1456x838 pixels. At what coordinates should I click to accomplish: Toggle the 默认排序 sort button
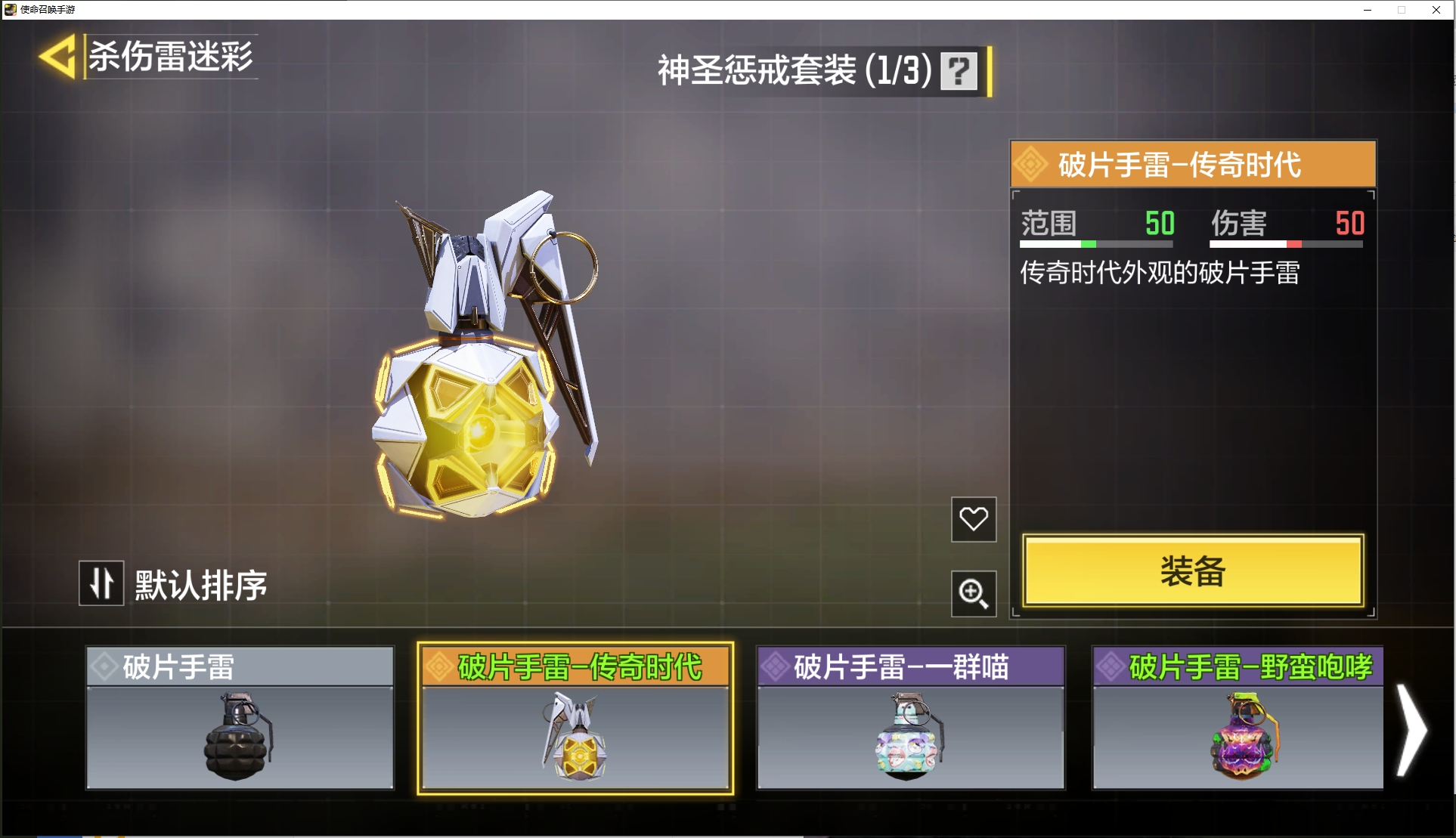[101, 583]
